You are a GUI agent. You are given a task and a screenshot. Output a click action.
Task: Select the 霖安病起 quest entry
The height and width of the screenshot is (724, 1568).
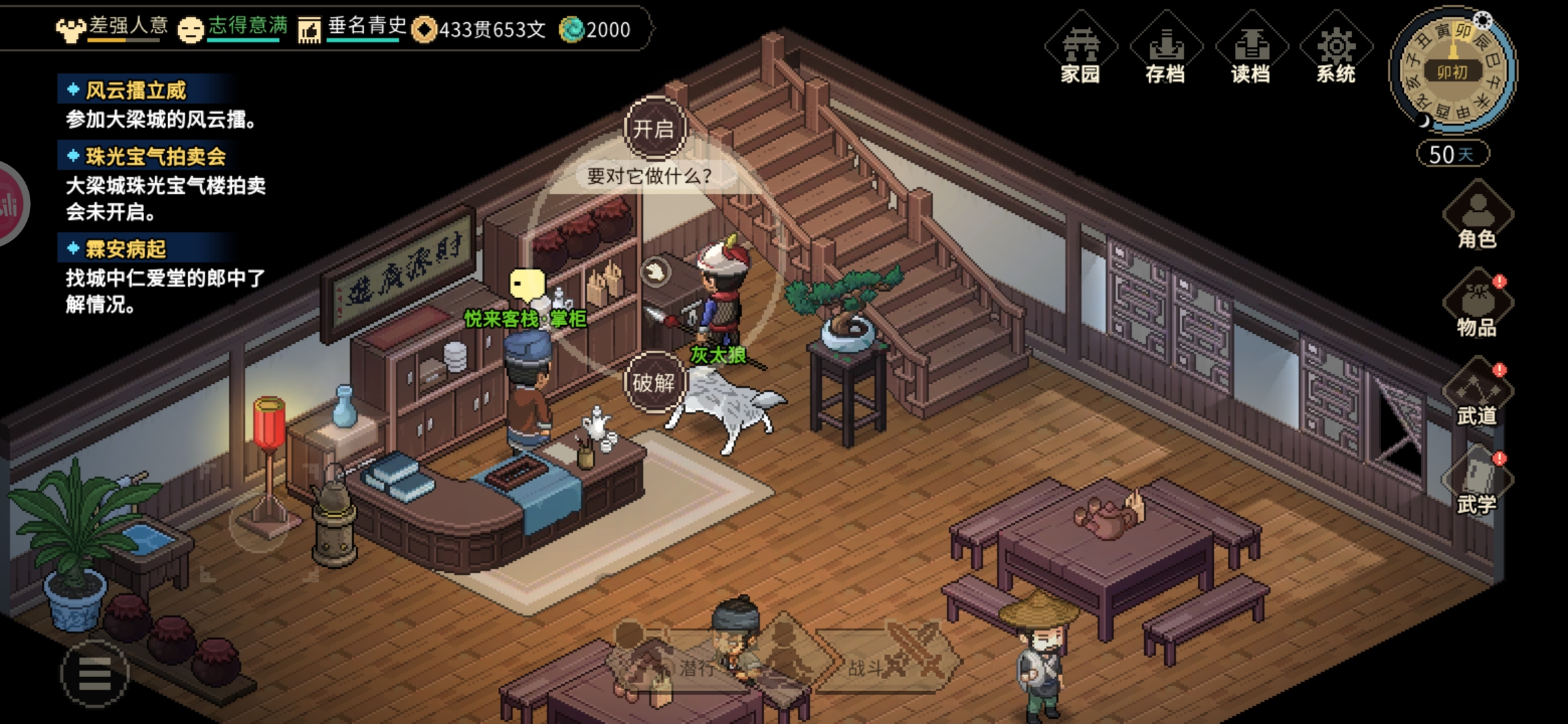tap(125, 249)
